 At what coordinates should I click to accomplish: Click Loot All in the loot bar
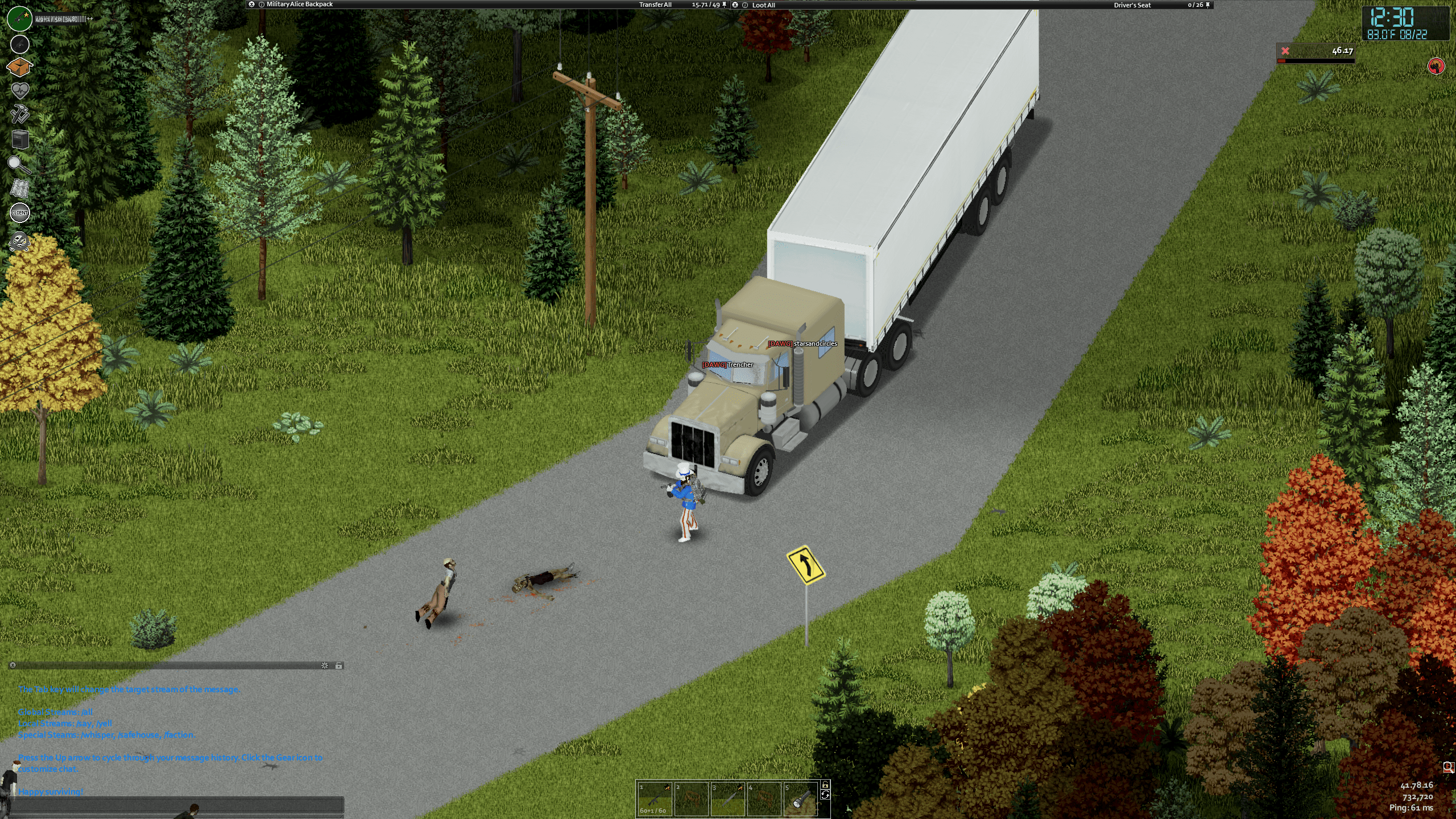coord(763,5)
